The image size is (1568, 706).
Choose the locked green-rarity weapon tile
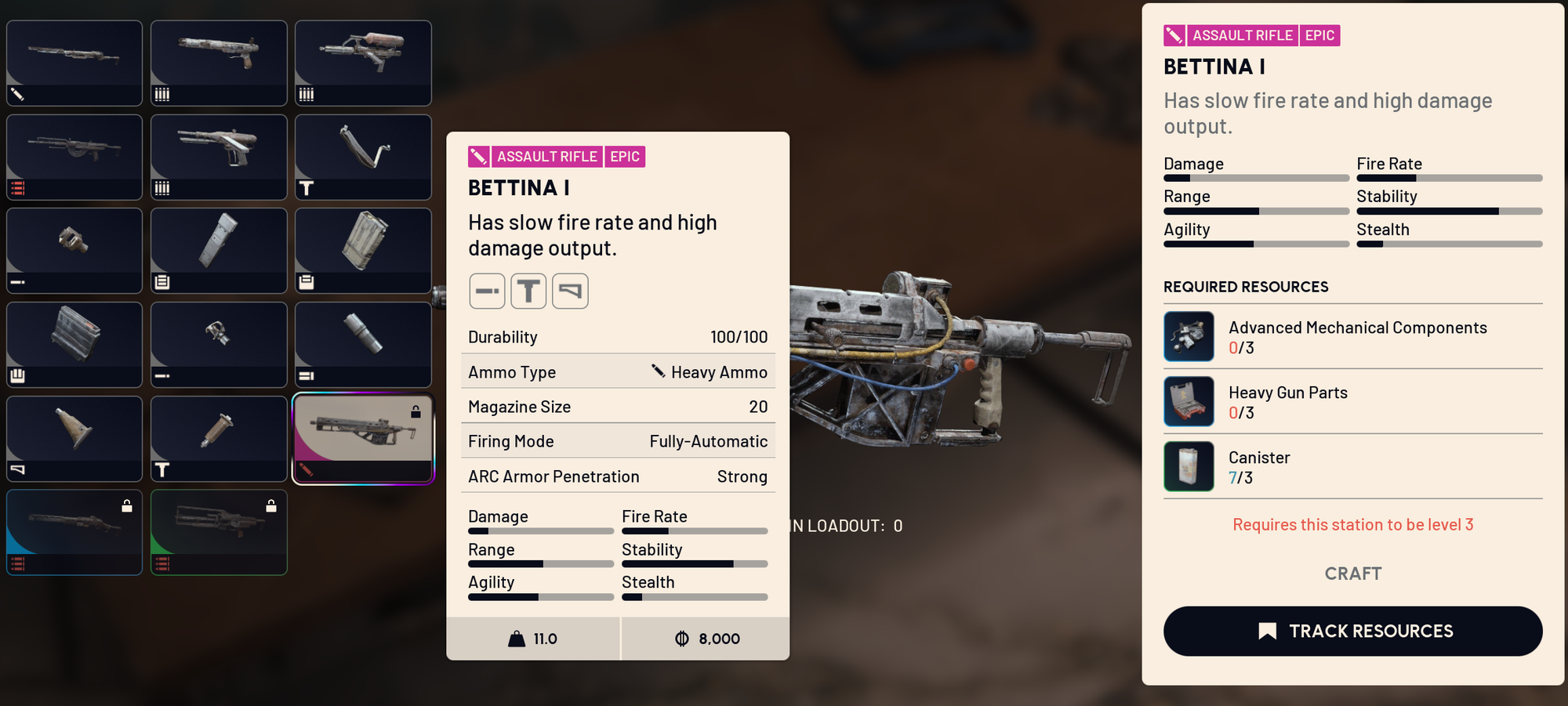coord(219,532)
